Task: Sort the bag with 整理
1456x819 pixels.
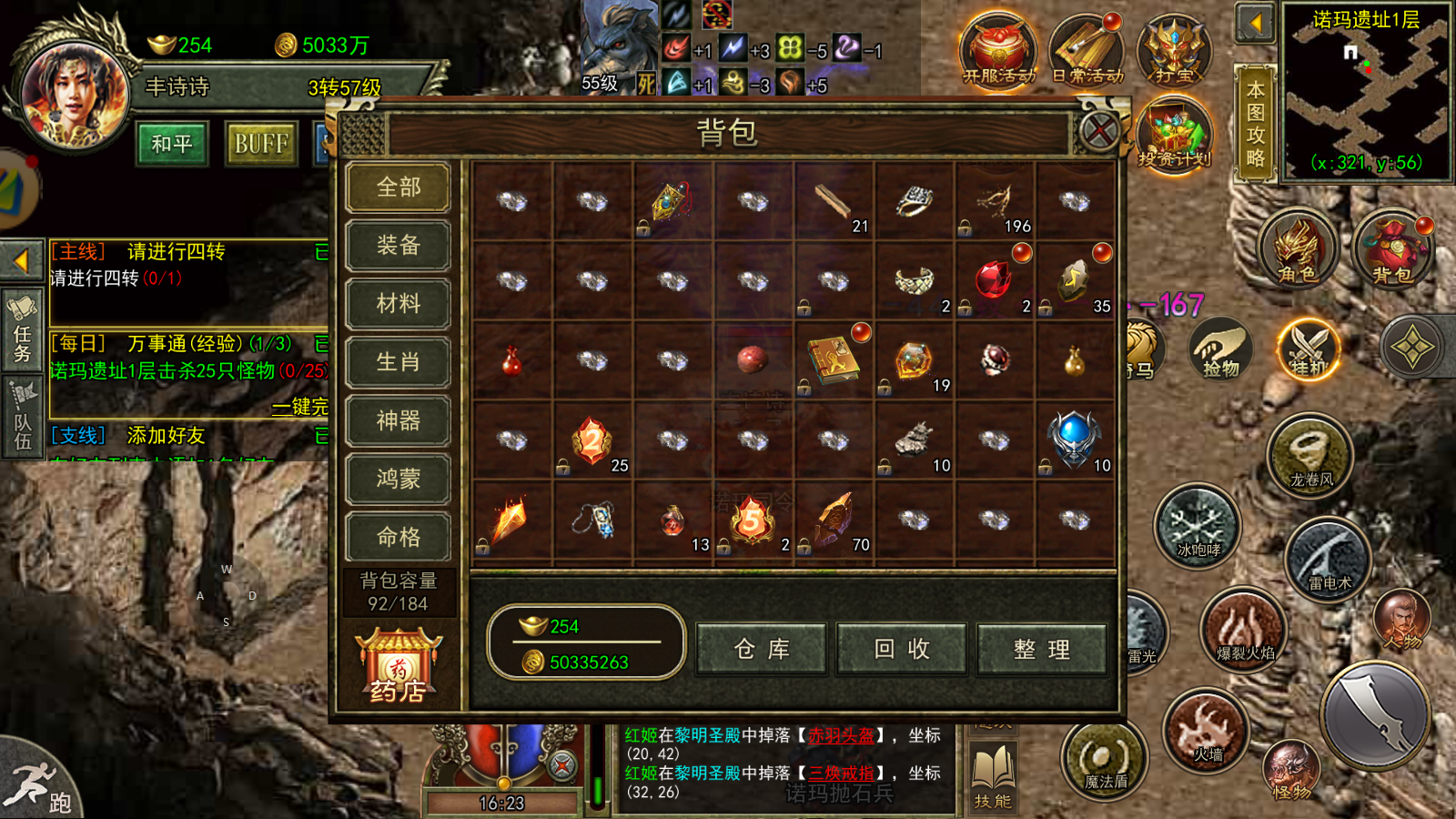Action: tap(1042, 649)
